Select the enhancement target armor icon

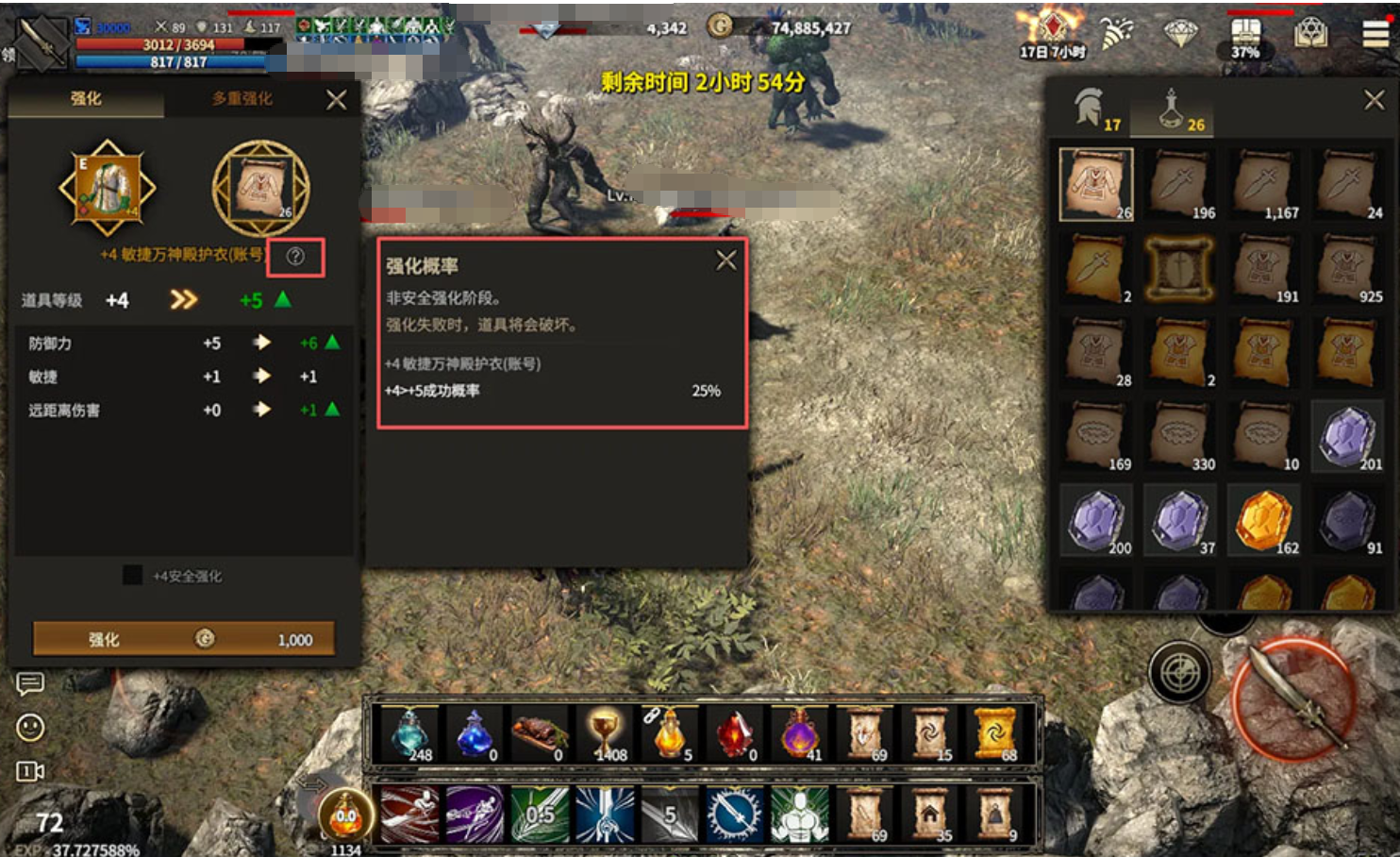(108, 187)
